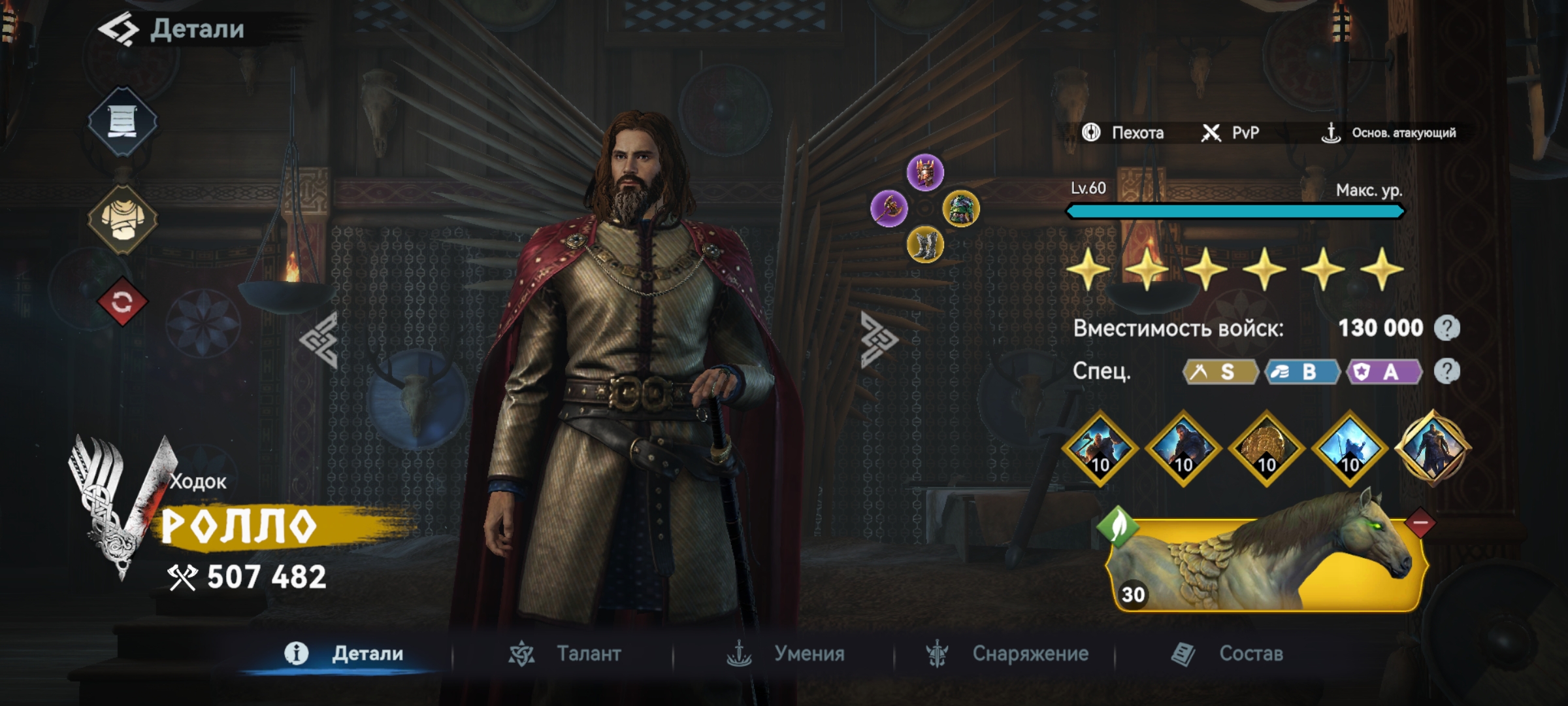
Task: Select the purple axe weapon slot
Action: 889,209
